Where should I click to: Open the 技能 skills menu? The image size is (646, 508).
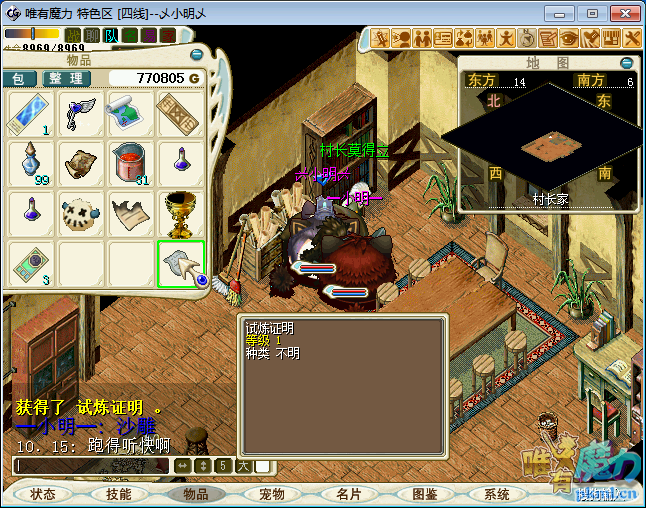coord(119,494)
